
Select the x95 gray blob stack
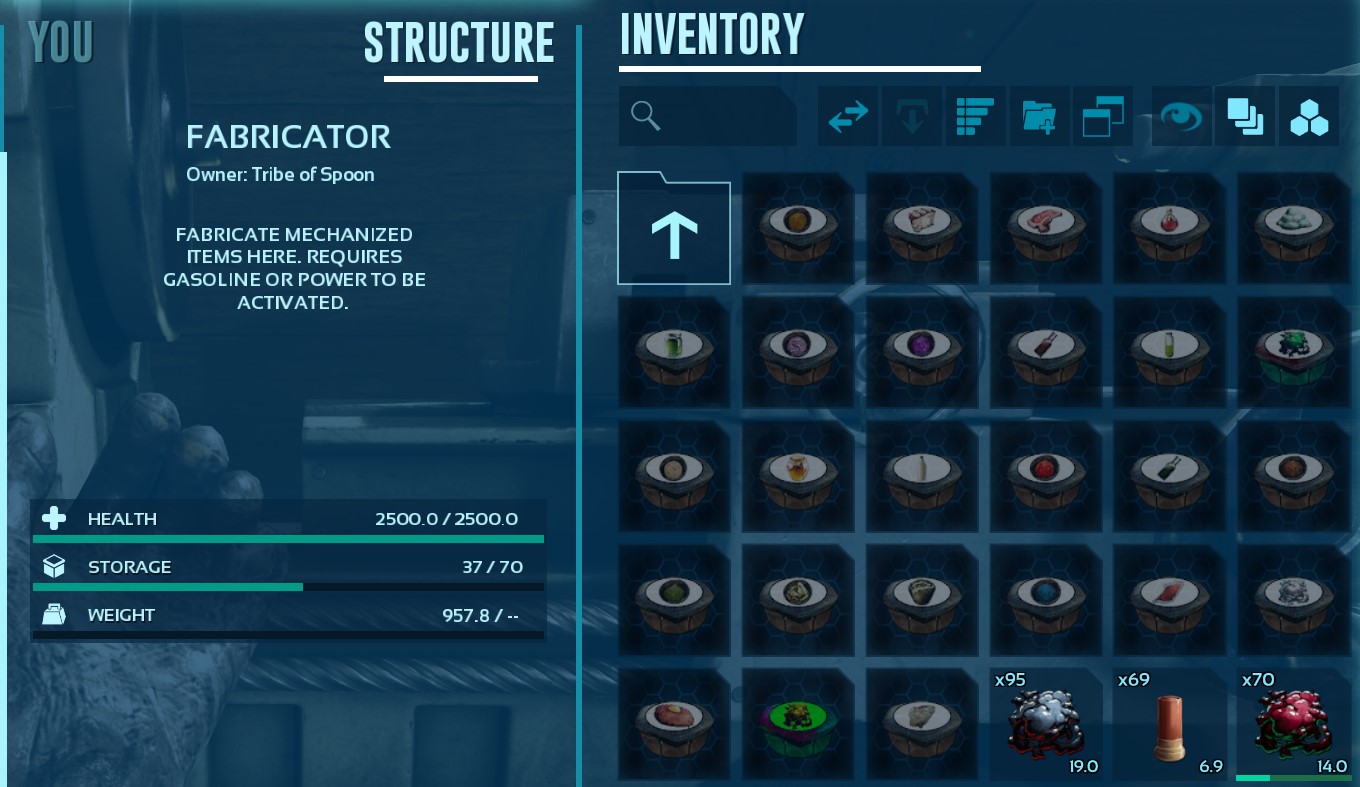(x=1045, y=724)
